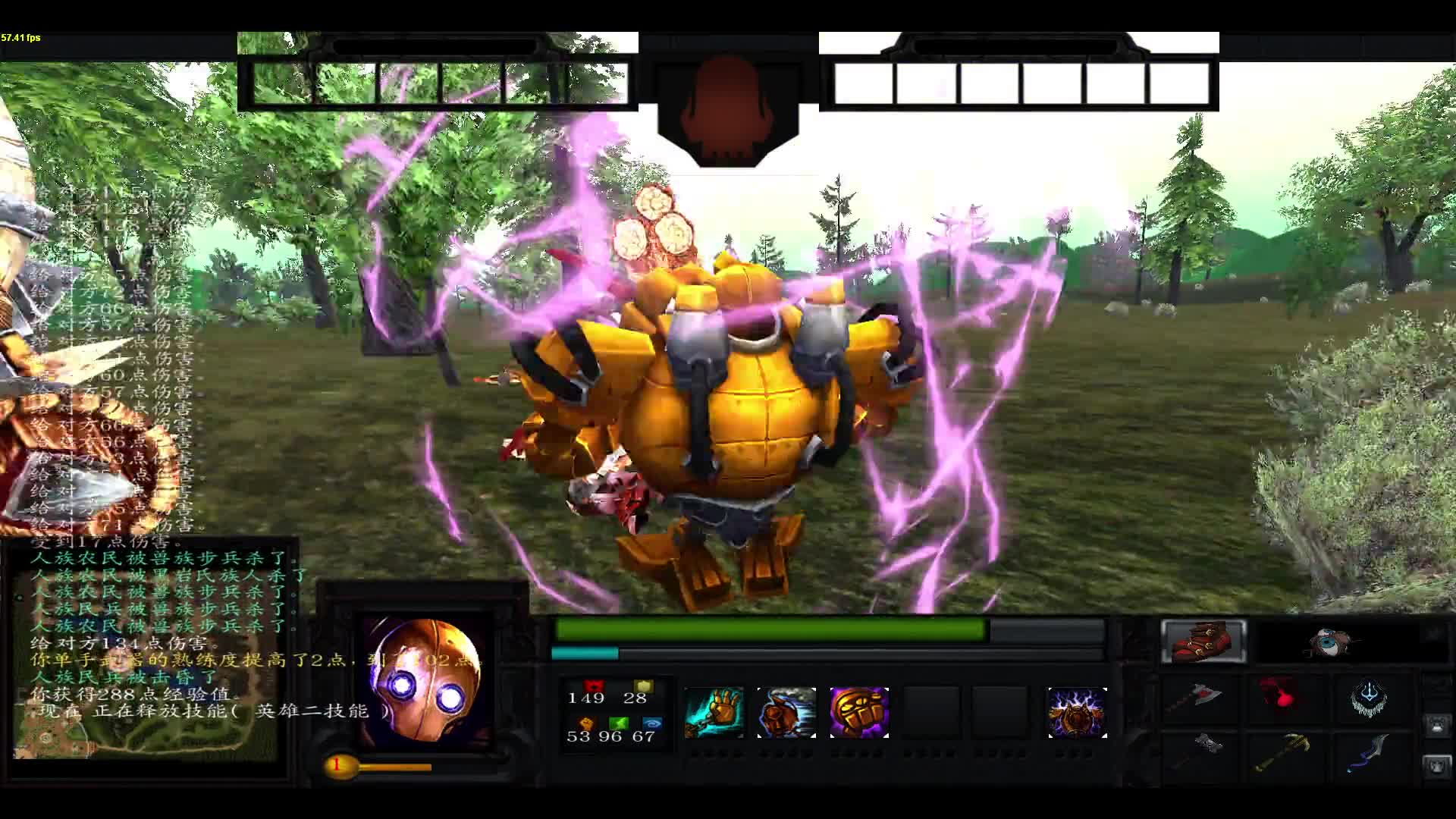Activate the iron fist punch skill
The width and height of the screenshot is (1456, 819).
click(x=786, y=711)
